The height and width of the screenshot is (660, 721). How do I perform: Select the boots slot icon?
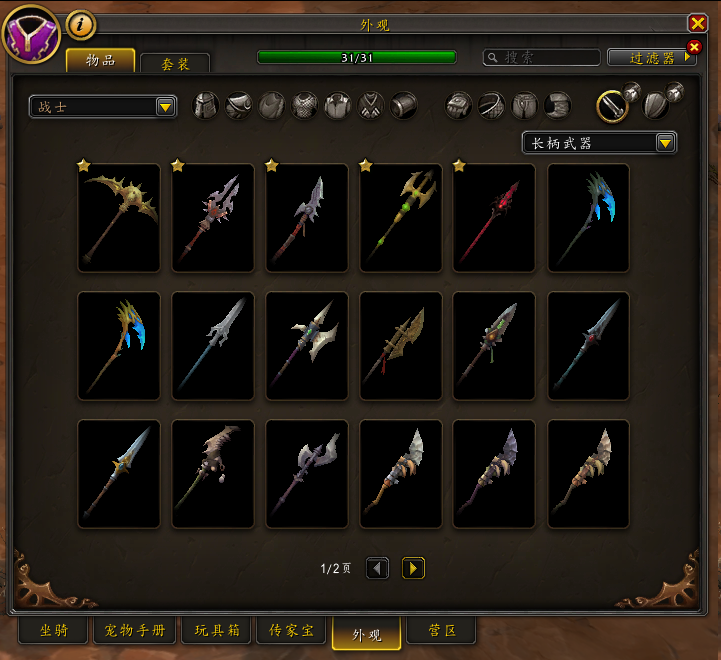click(x=558, y=106)
